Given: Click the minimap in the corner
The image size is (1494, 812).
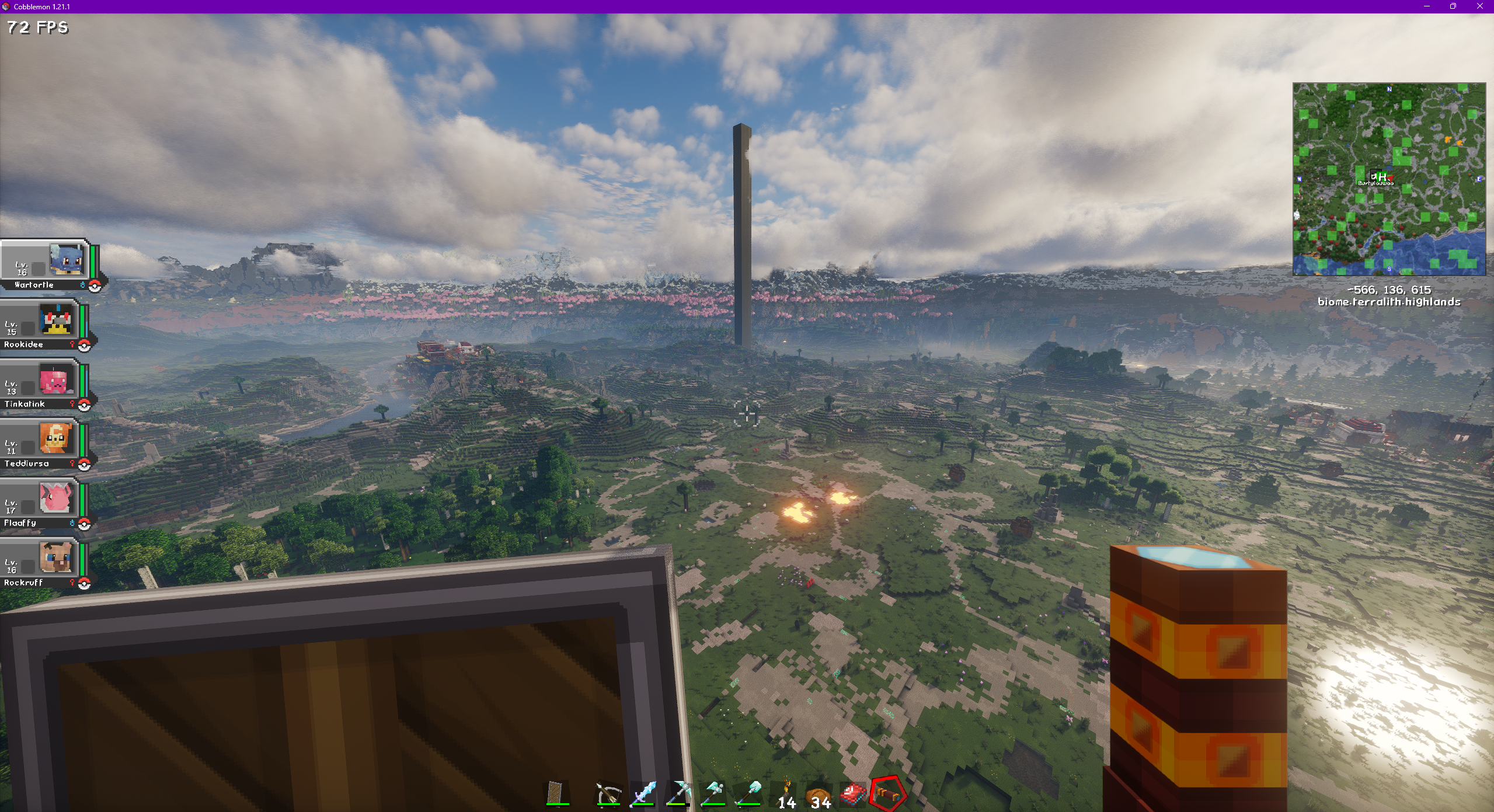Looking at the screenshot, I should [1389, 179].
